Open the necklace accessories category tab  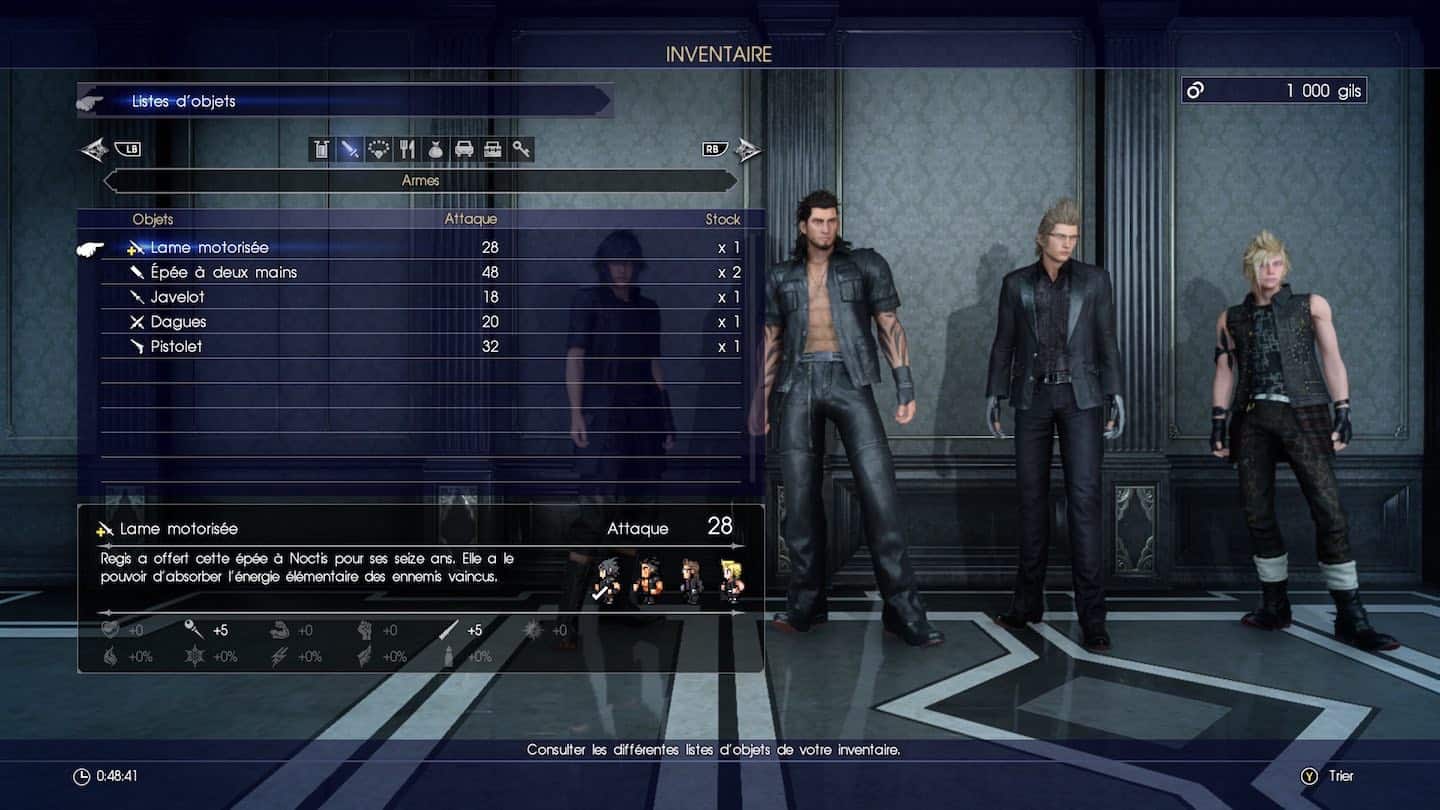click(x=378, y=149)
